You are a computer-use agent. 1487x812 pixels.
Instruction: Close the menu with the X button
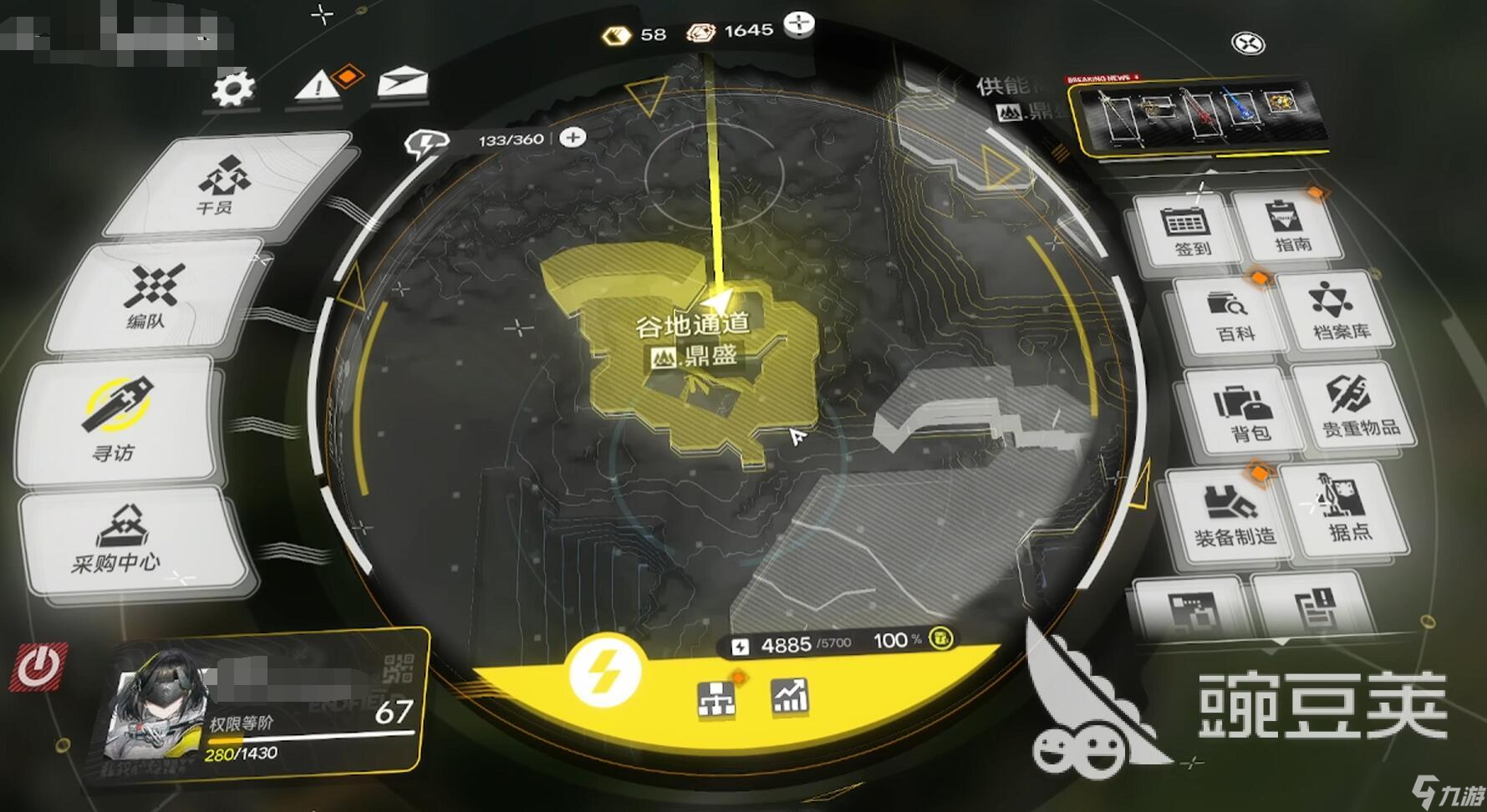[x=1249, y=43]
